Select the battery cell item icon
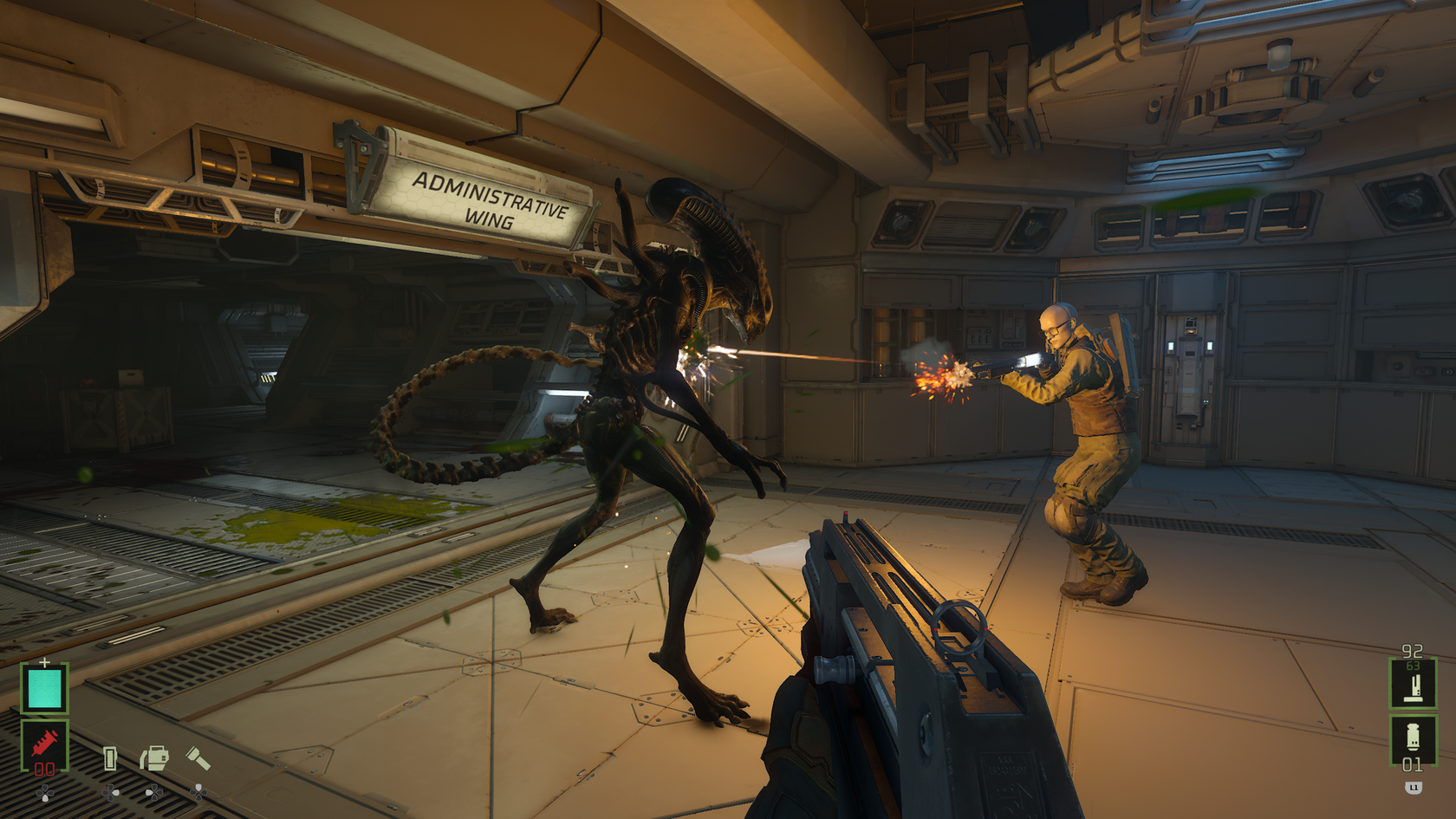 [110, 758]
